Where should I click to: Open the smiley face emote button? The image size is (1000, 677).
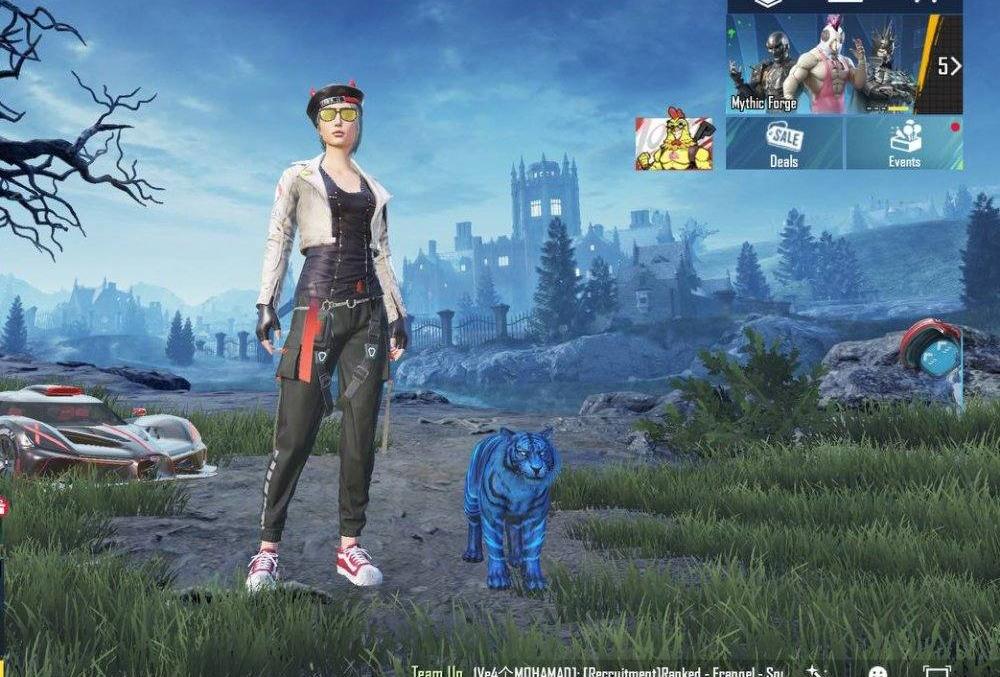(877, 672)
